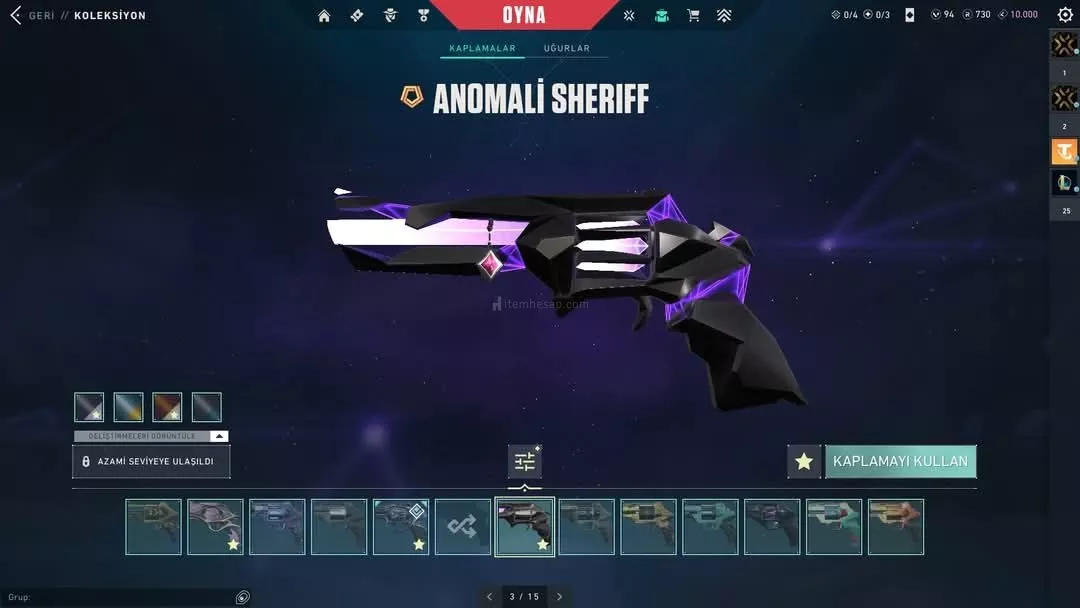Select the teal and gold variant swatch

tap(129, 407)
